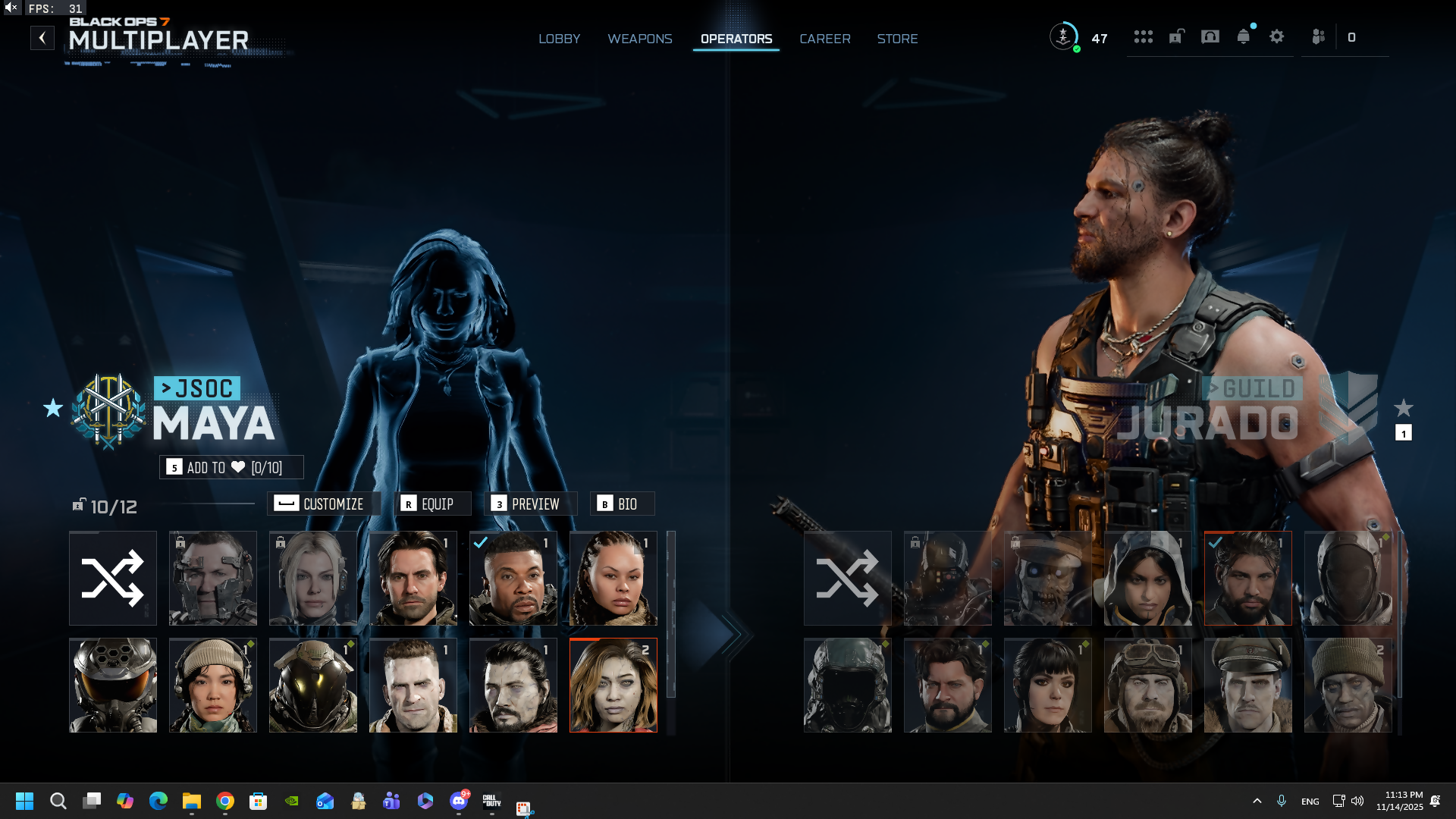Choose the JSOC random shuffle tile
The width and height of the screenshot is (1456, 819).
click(113, 578)
